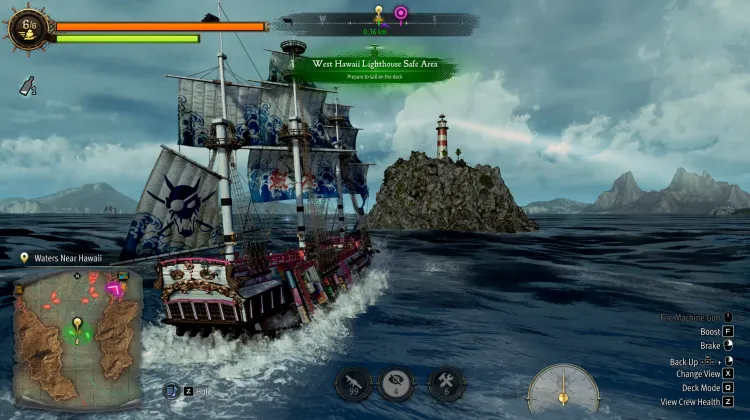Select the machine gun ammo icon
This screenshot has width=750, height=420.
353,382
